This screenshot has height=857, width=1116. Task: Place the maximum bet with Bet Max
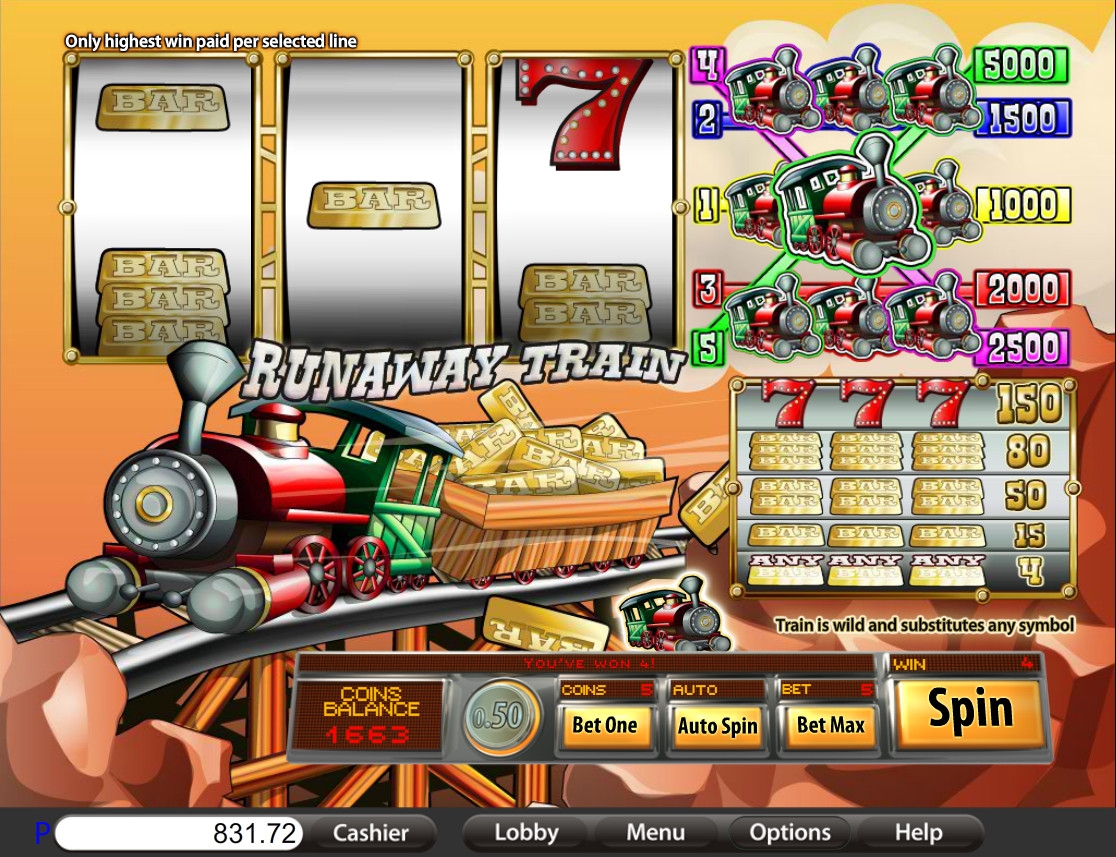pyautogui.click(x=830, y=725)
